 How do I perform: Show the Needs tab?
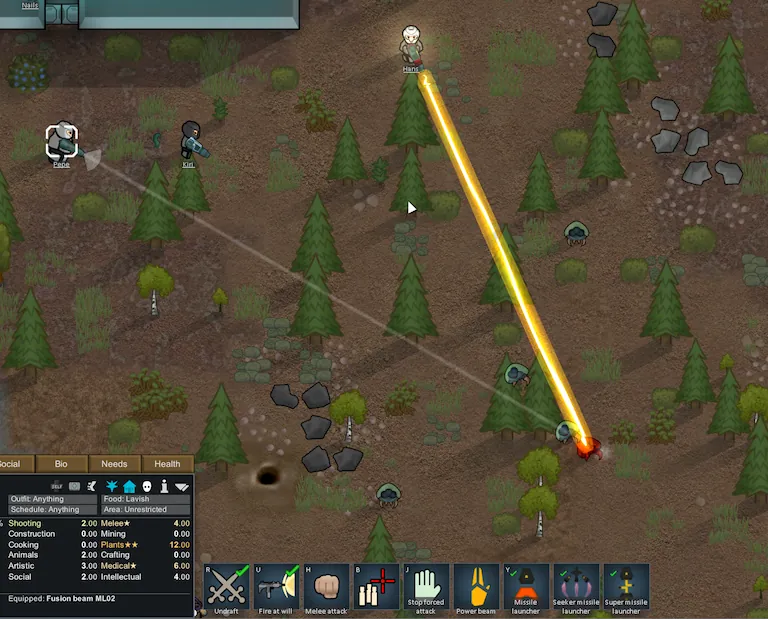pos(114,464)
